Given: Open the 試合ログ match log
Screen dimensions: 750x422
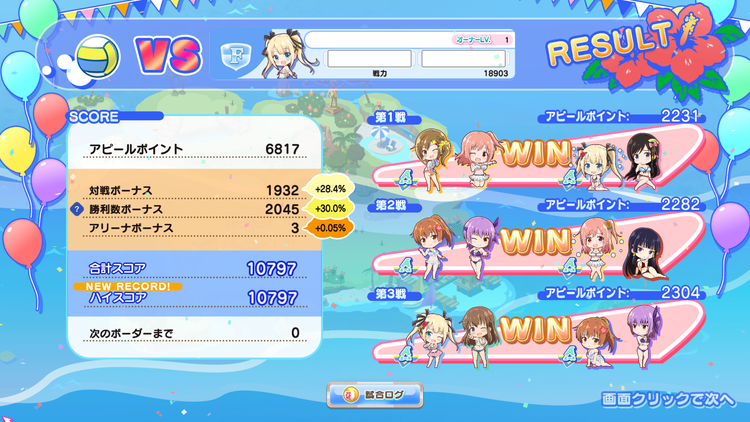Looking at the screenshot, I should click(x=375, y=395).
